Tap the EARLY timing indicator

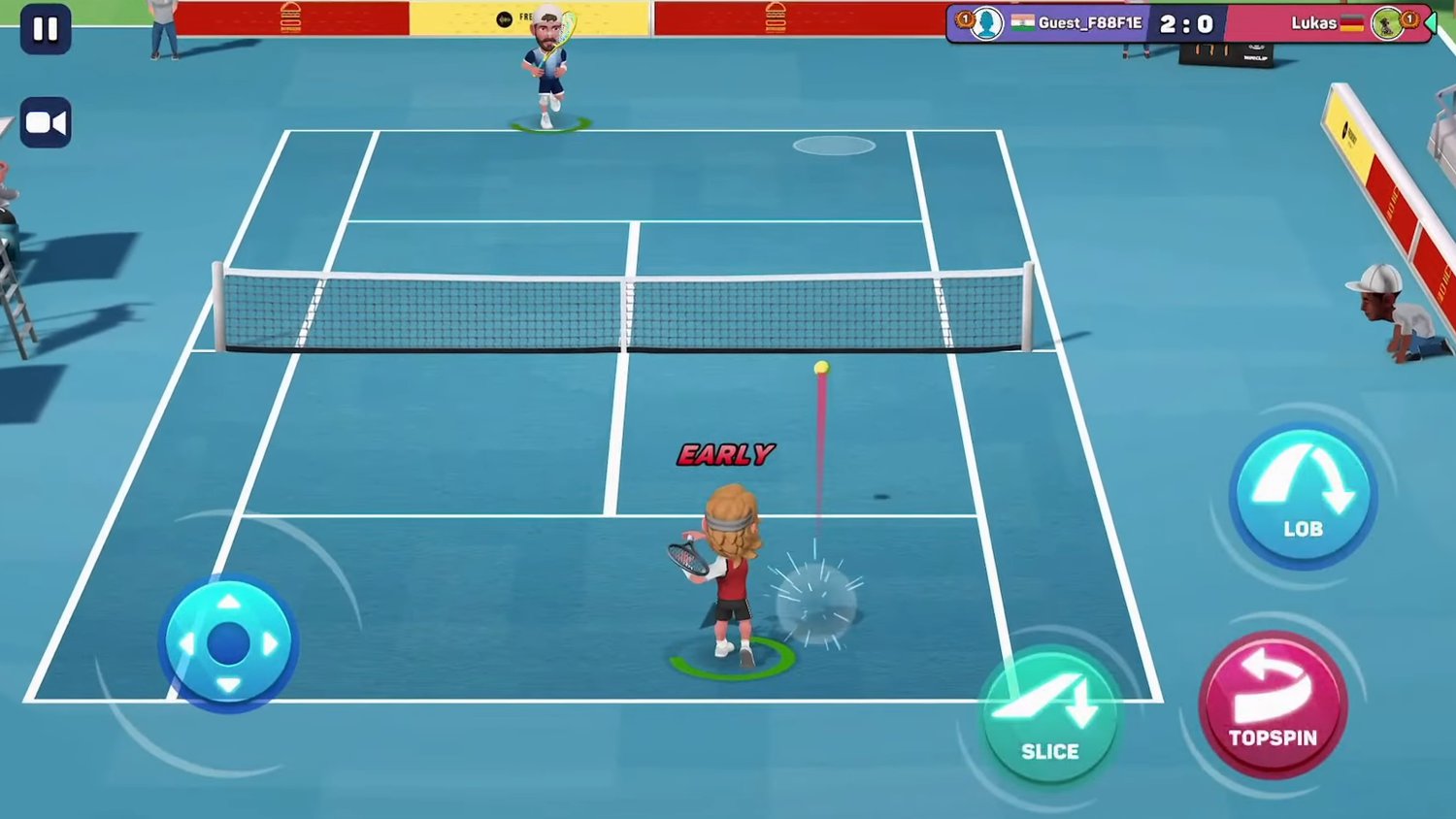726,453
